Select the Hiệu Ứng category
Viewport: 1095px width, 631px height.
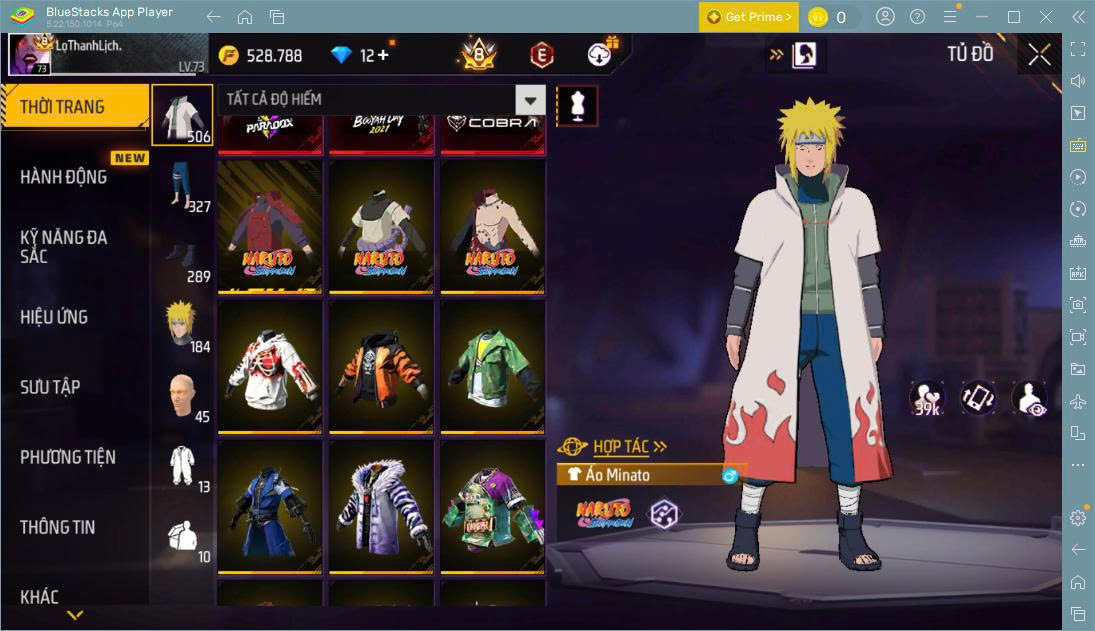[x=55, y=317]
